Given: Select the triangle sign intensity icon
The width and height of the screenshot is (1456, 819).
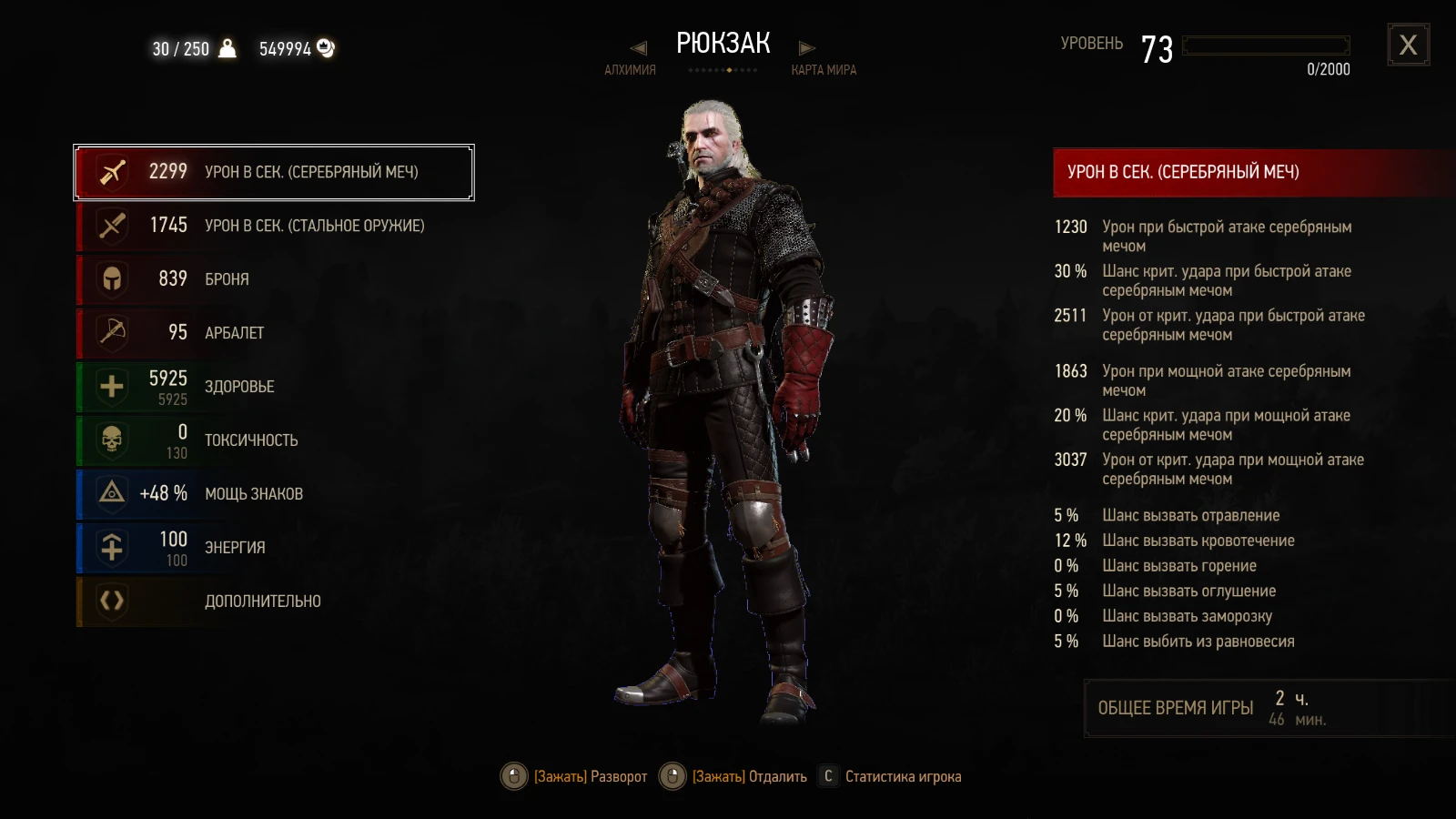Looking at the screenshot, I should pos(111,493).
